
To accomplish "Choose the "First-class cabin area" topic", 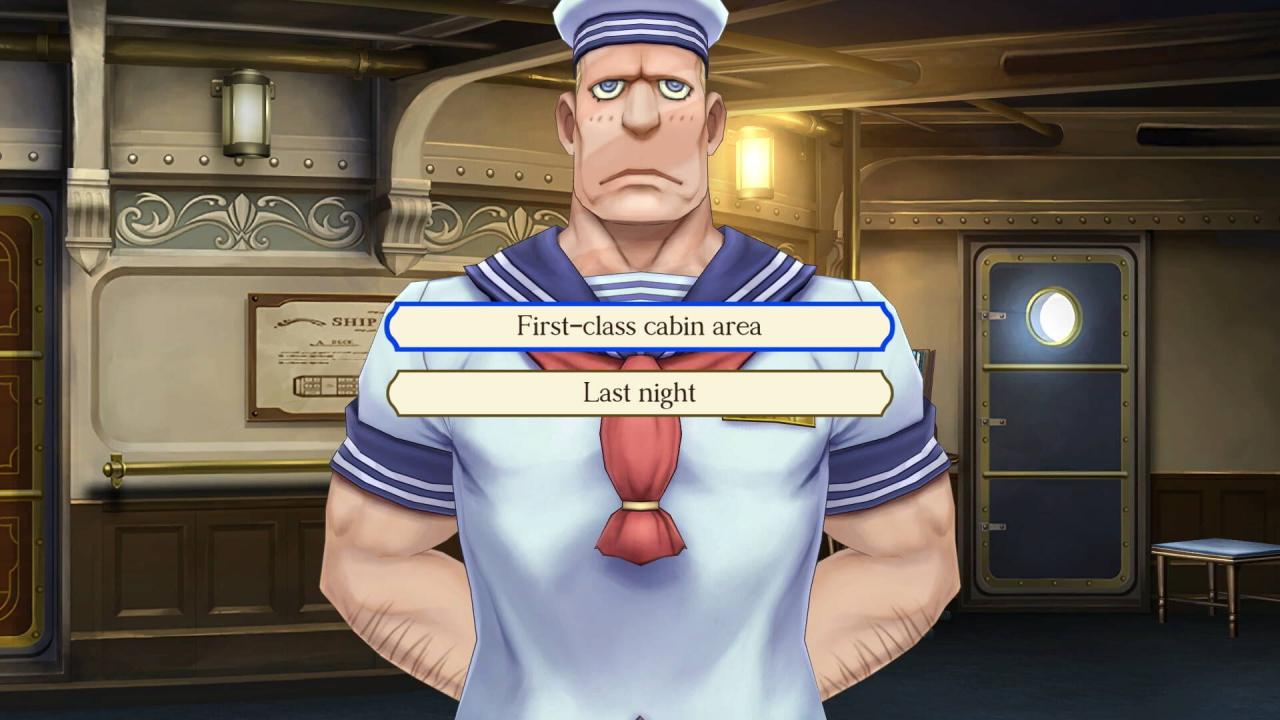I will pos(639,326).
